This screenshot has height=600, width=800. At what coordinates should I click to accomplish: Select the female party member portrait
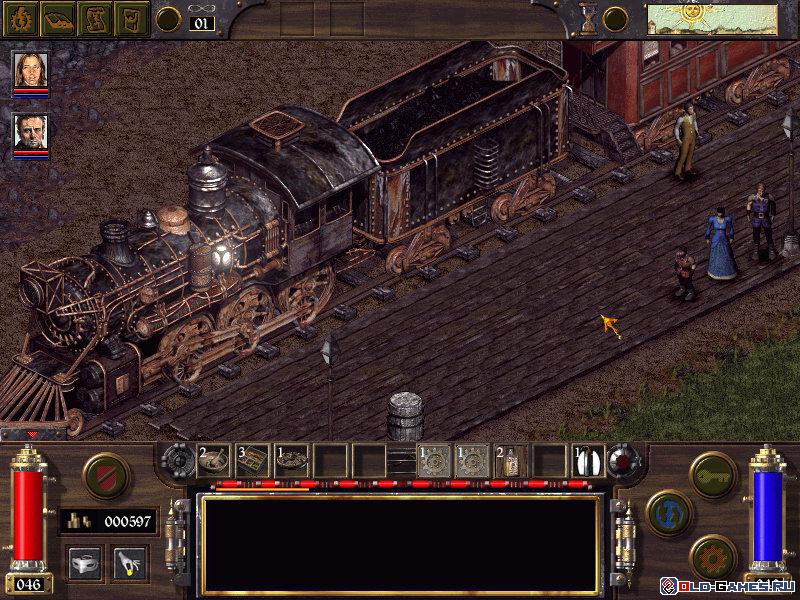[30, 69]
